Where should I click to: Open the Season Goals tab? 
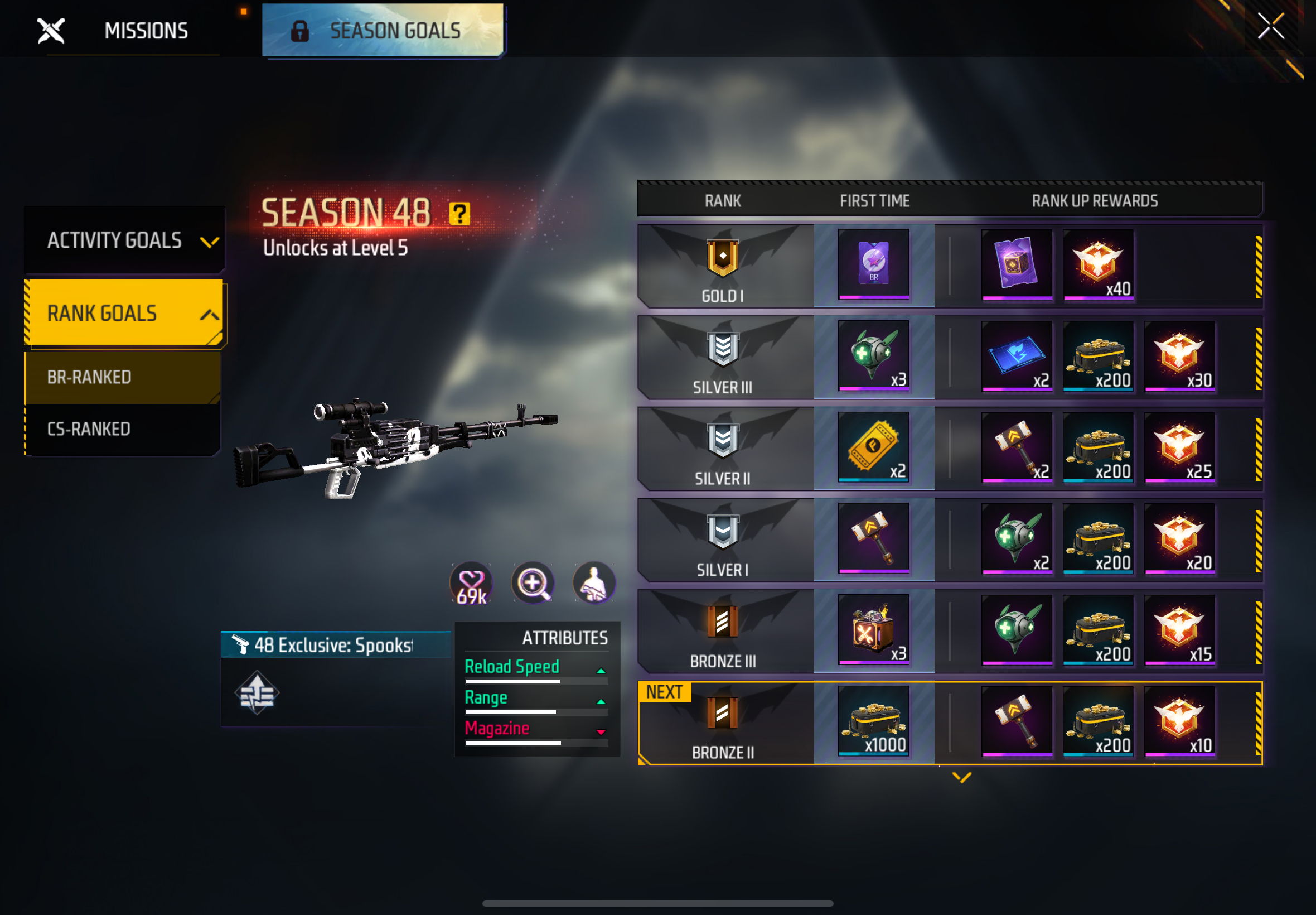[x=384, y=30]
